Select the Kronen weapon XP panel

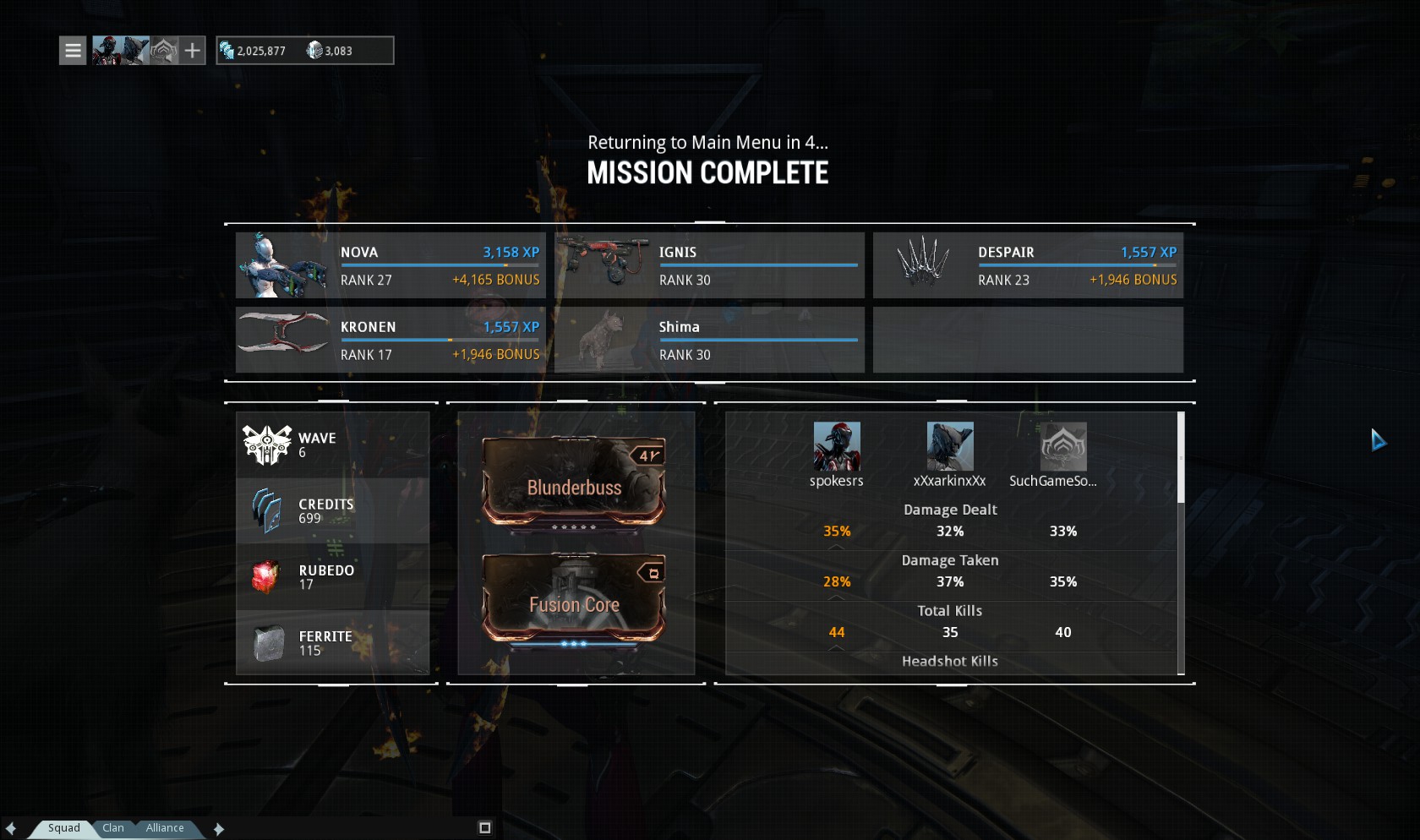pyautogui.click(x=390, y=340)
